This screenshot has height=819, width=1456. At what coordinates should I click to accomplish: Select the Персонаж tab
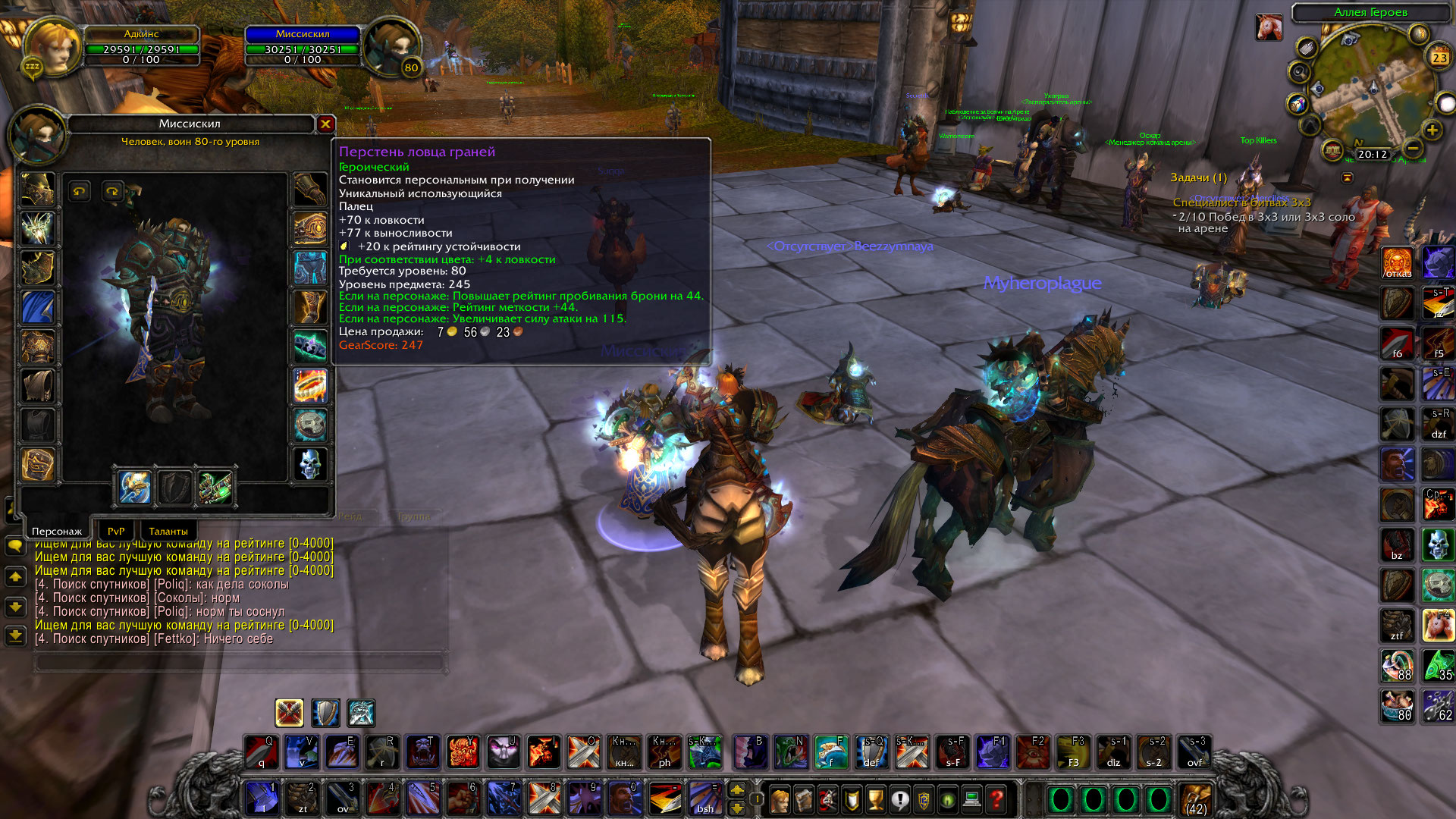click(x=57, y=531)
